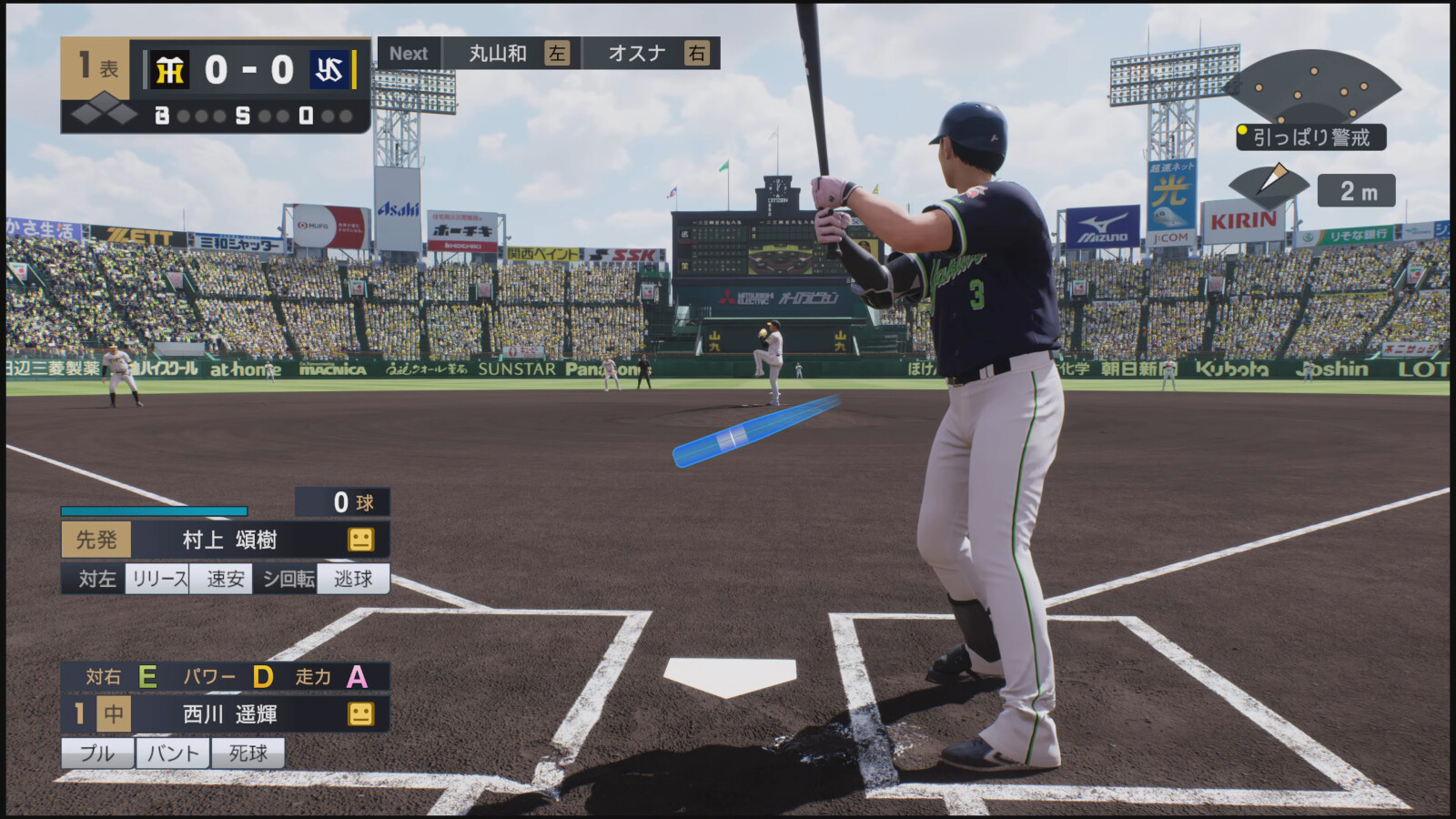
Task: Select the 死球 batter skill tag
Action: coord(248,753)
